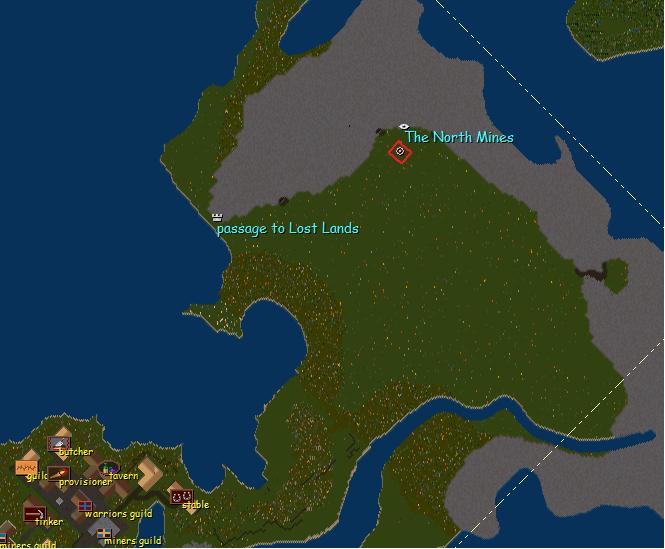Open the provisioner shop marker
This screenshot has height=549, width=665.
pyautogui.click(x=59, y=472)
